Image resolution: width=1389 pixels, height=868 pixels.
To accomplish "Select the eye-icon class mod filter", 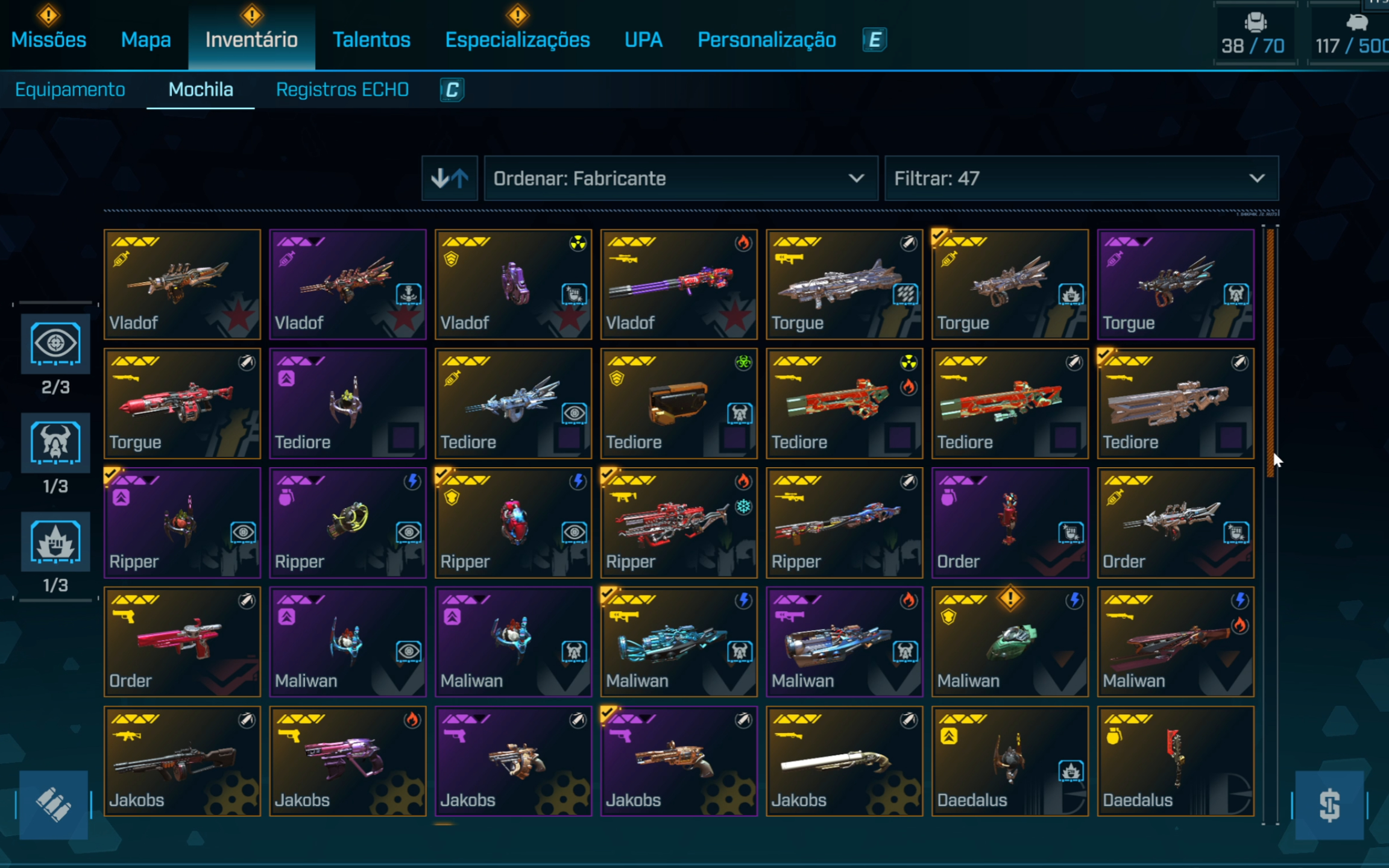I will [55, 344].
